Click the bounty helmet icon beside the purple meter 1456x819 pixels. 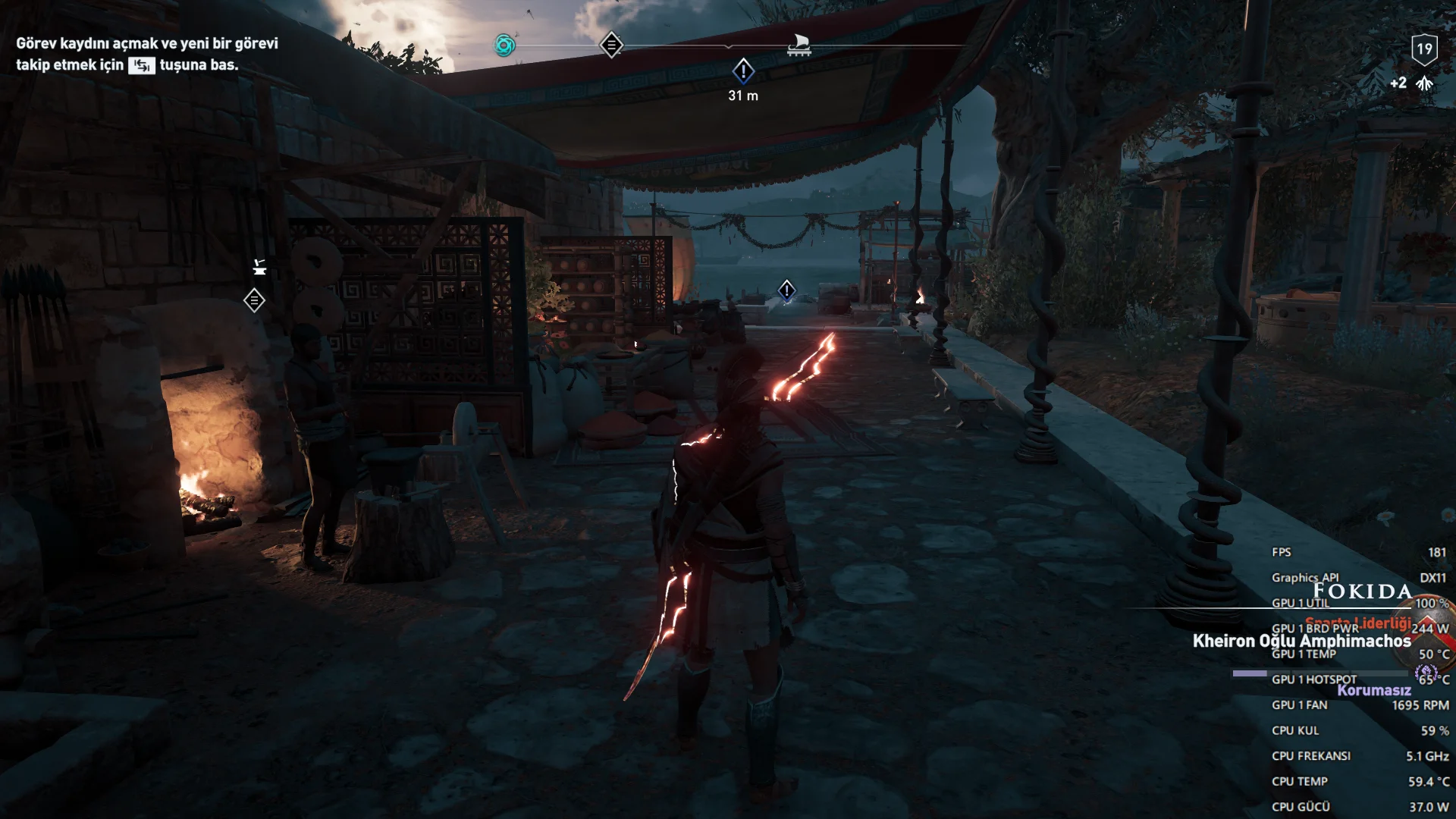pos(1426,673)
